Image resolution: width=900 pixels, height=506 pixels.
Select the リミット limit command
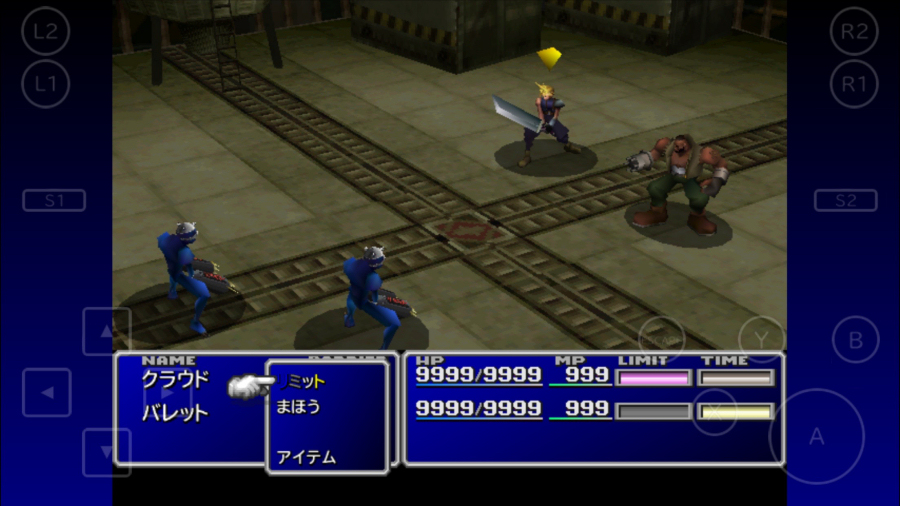click(x=306, y=381)
